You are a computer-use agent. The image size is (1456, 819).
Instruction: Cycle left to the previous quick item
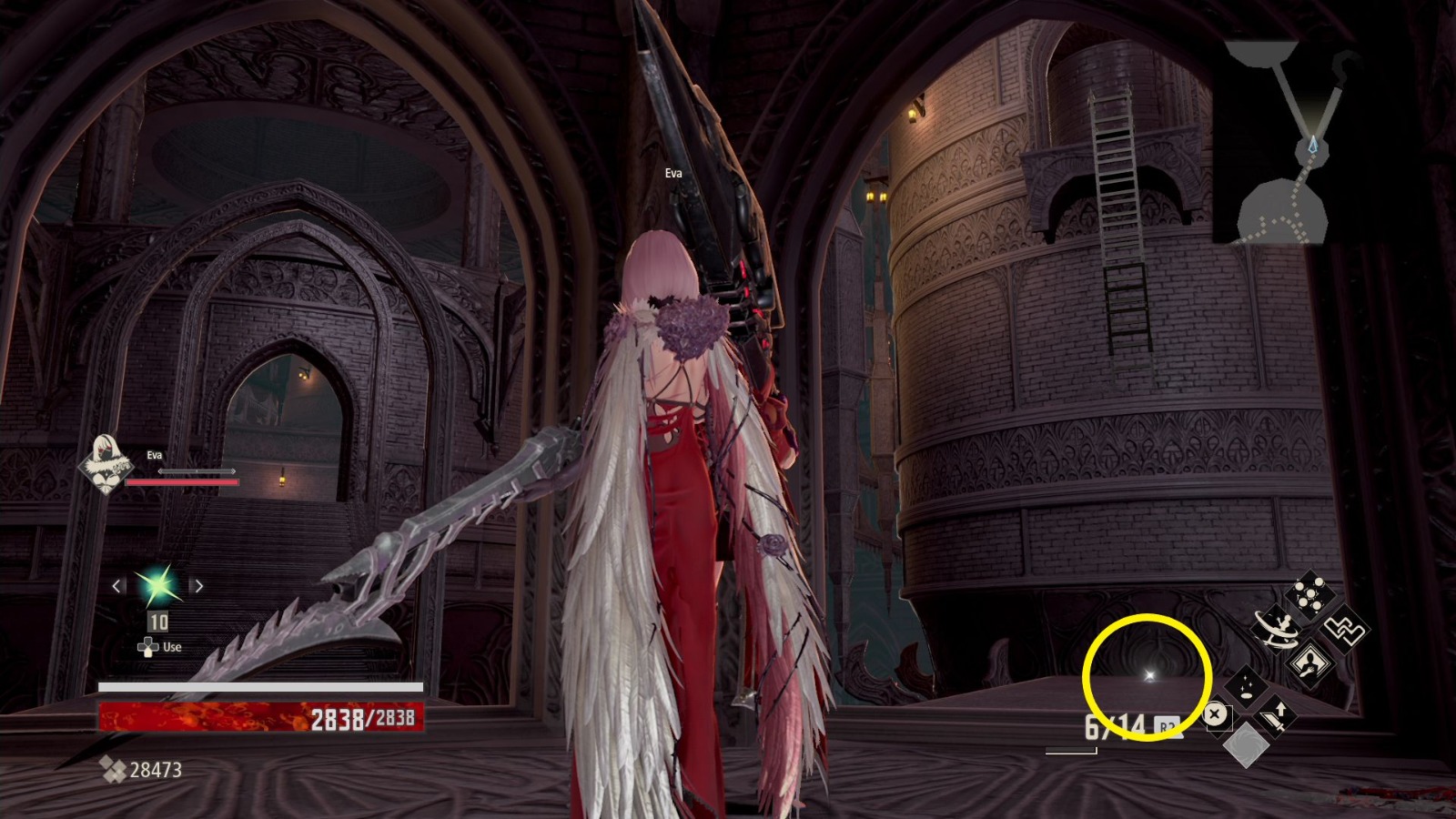coord(115,586)
